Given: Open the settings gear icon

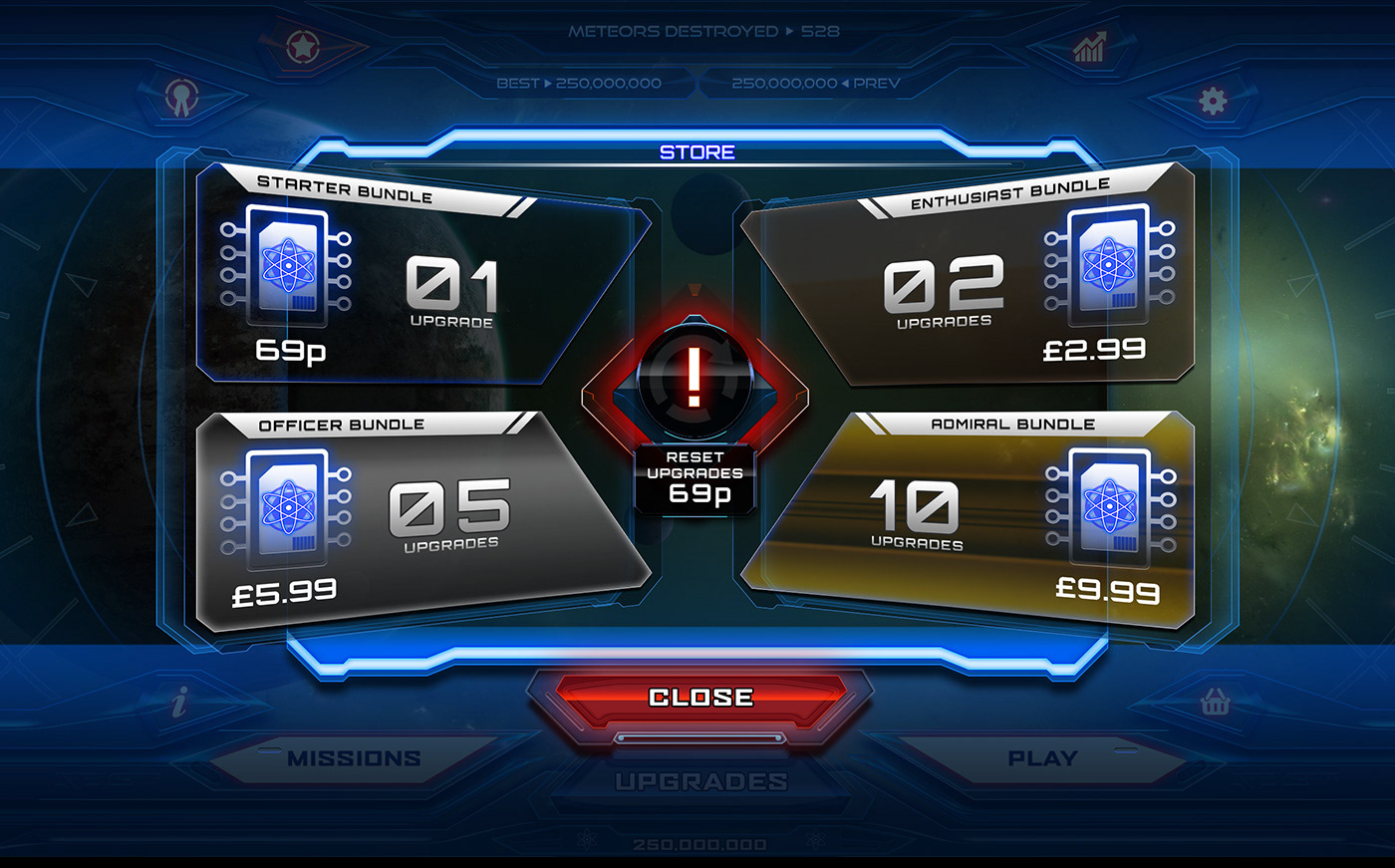Looking at the screenshot, I should tap(1211, 100).
